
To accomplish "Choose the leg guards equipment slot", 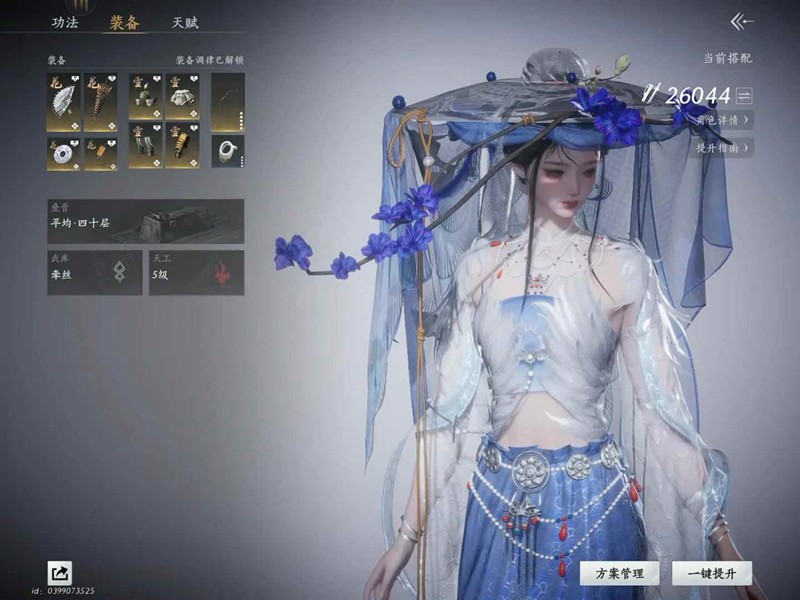I will point(145,145).
